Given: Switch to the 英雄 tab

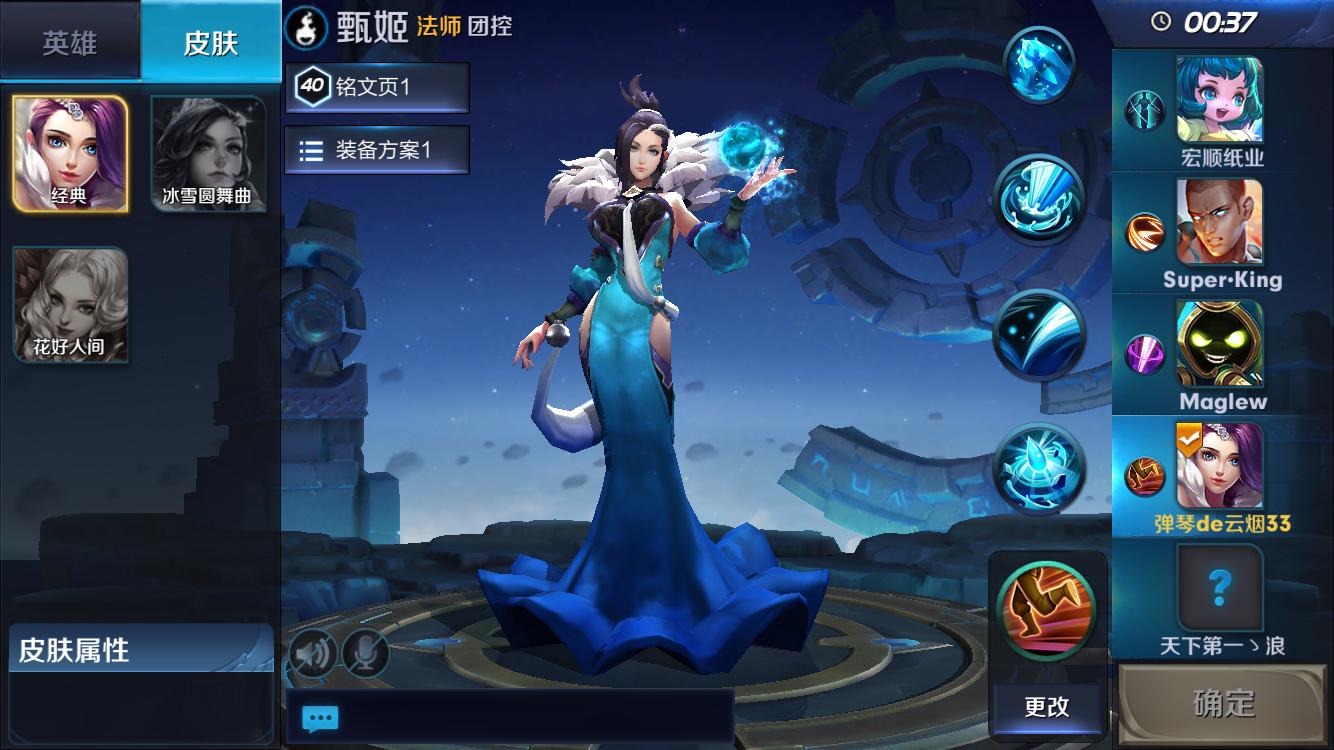Looking at the screenshot, I should click(70, 42).
